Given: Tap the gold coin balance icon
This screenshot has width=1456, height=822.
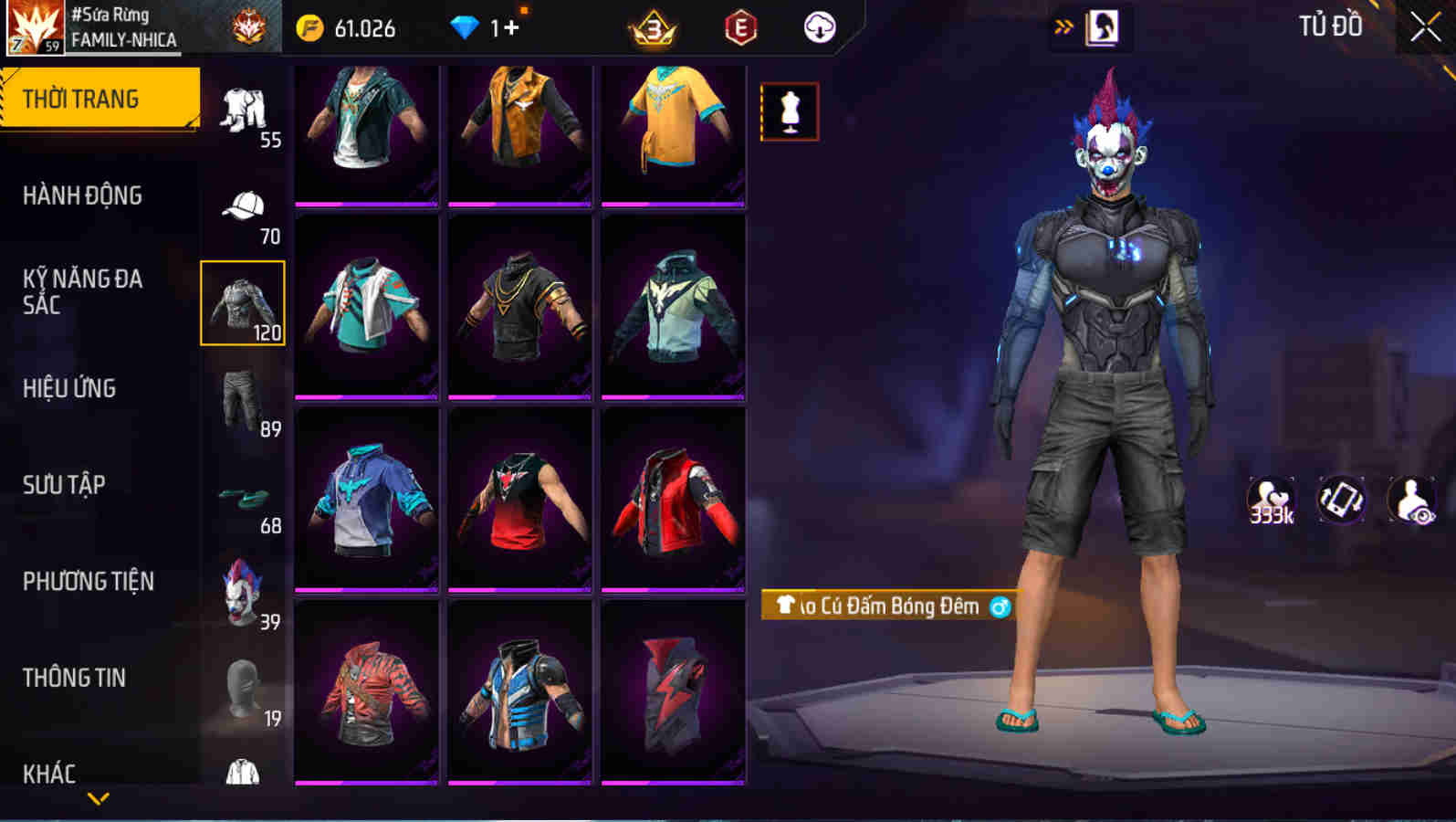Looking at the screenshot, I should pos(311,27).
